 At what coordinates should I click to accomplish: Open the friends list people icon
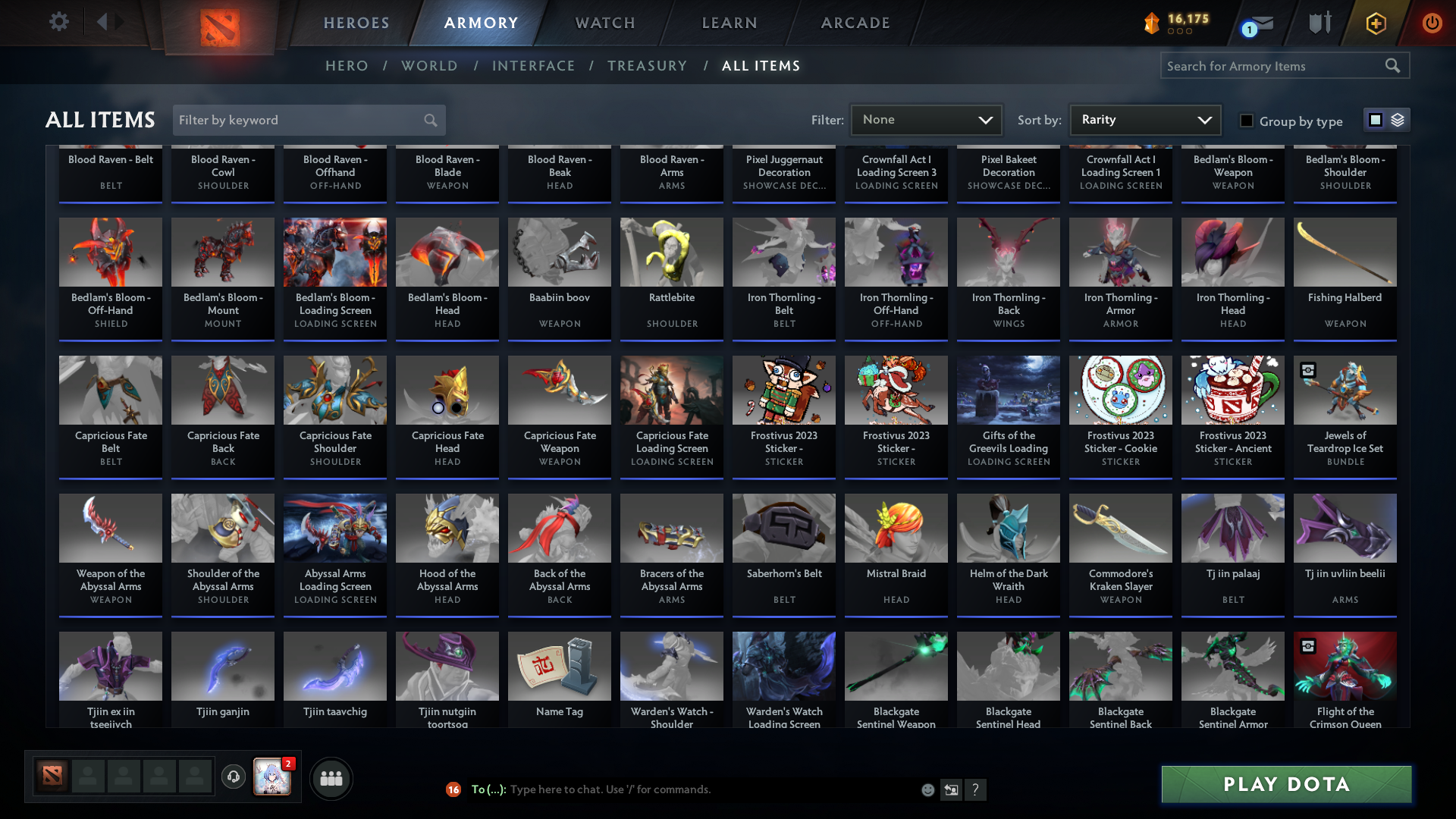[x=330, y=778]
